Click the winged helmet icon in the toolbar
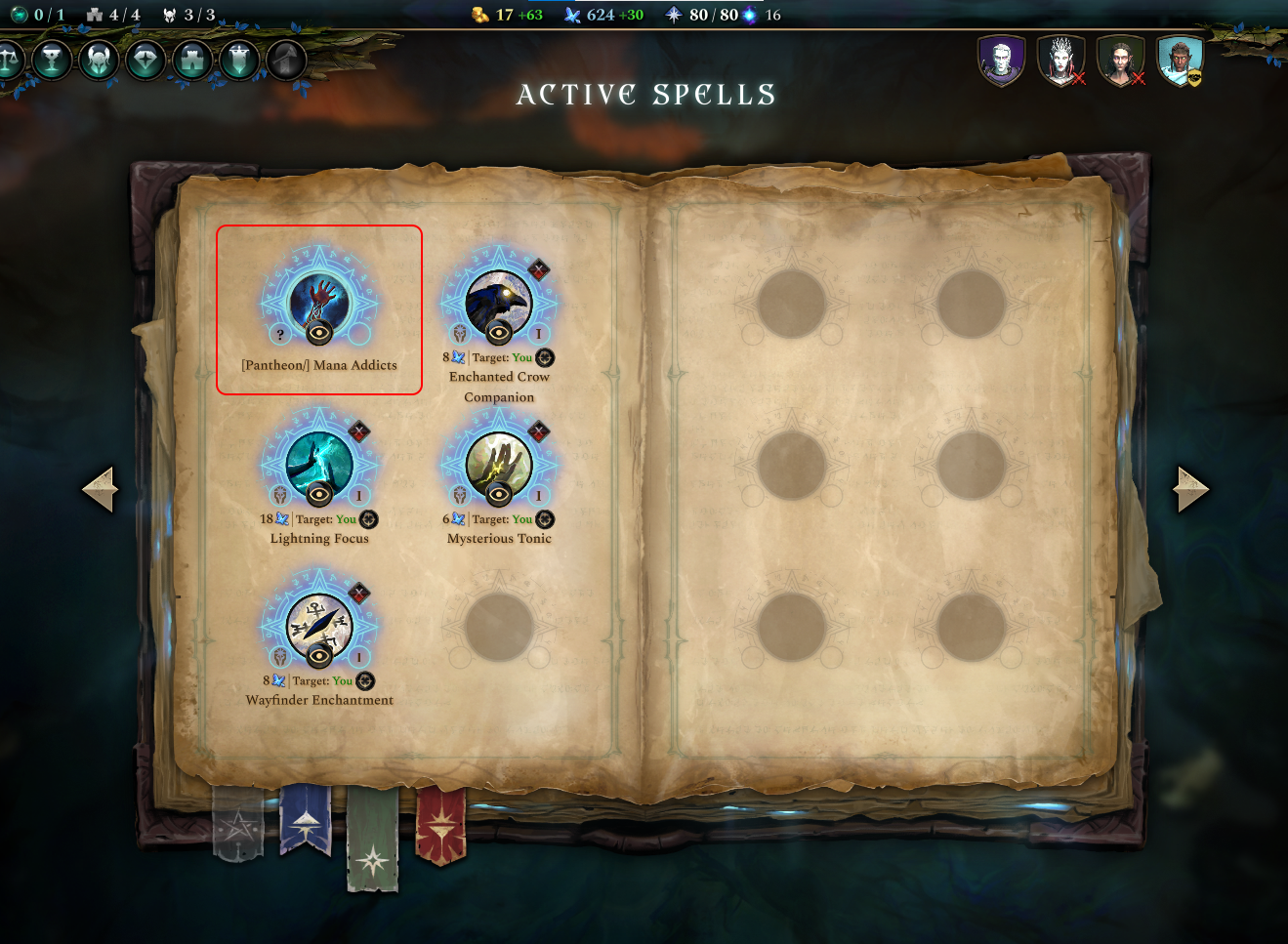1288x944 pixels. pyautogui.click(x=98, y=60)
